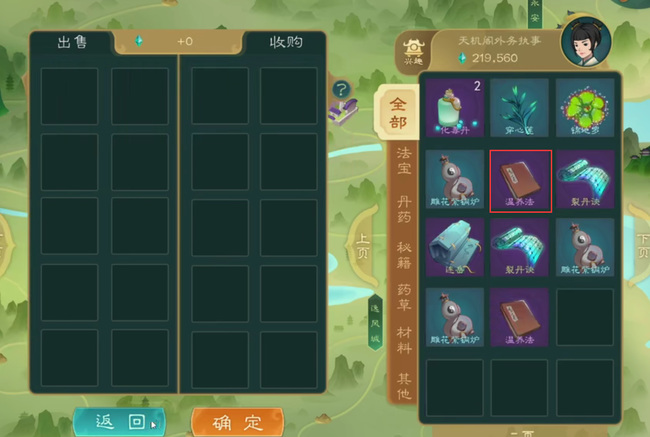Open the 丹药 pills tab

(404, 210)
